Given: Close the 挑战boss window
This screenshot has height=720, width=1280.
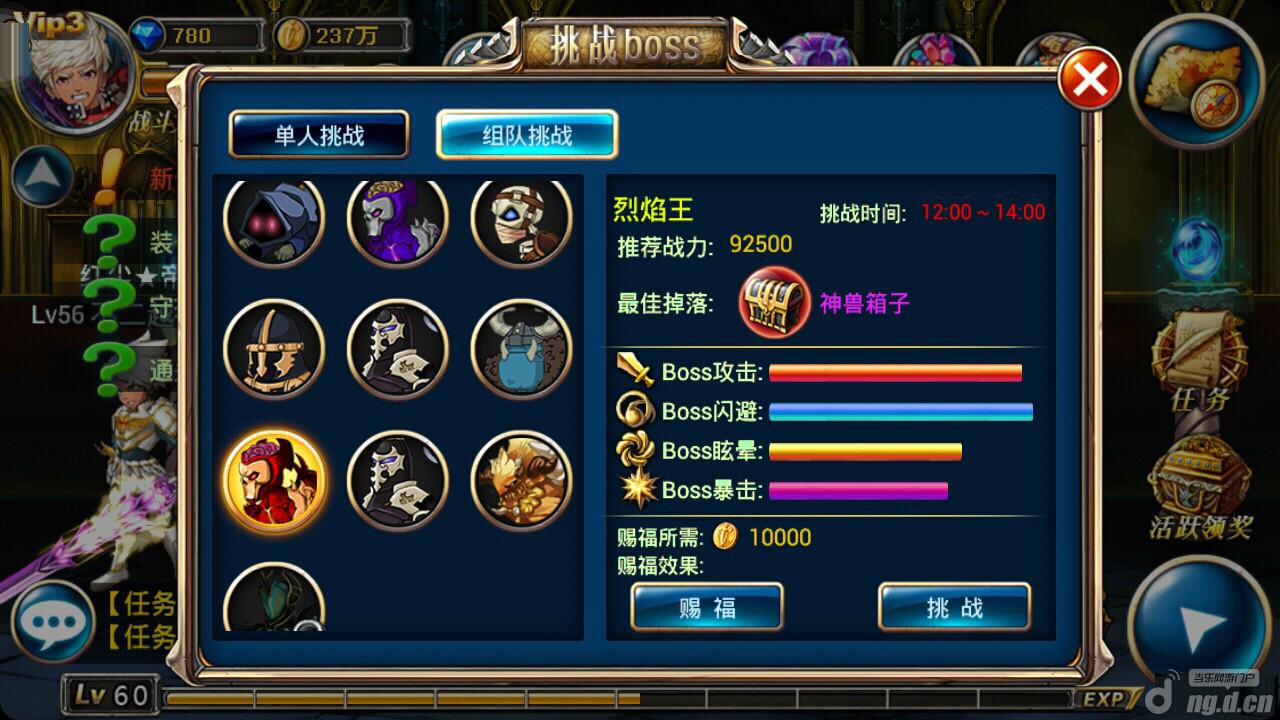Looking at the screenshot, I should click(x=1089, y=80).
